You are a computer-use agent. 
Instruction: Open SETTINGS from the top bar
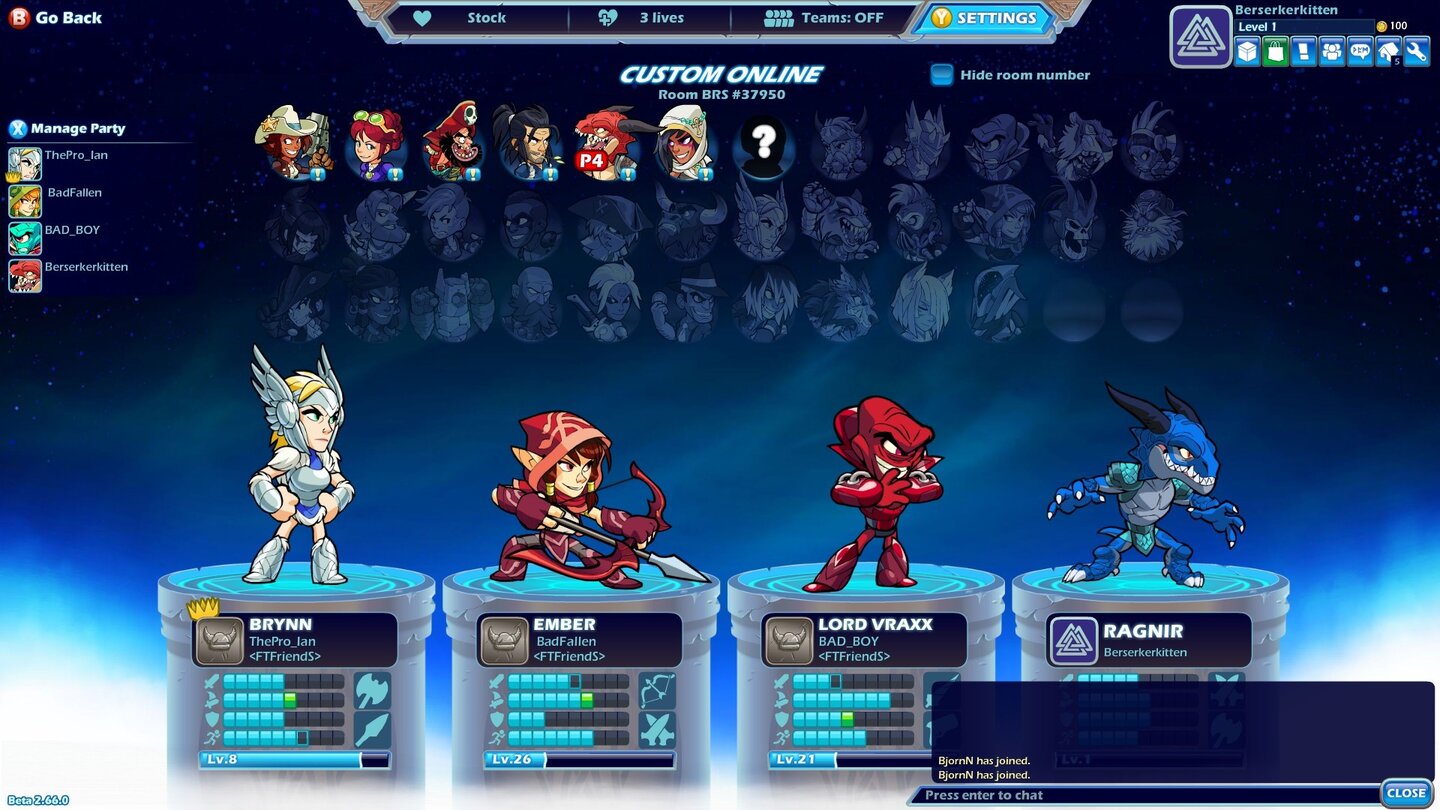pos(985,17)
